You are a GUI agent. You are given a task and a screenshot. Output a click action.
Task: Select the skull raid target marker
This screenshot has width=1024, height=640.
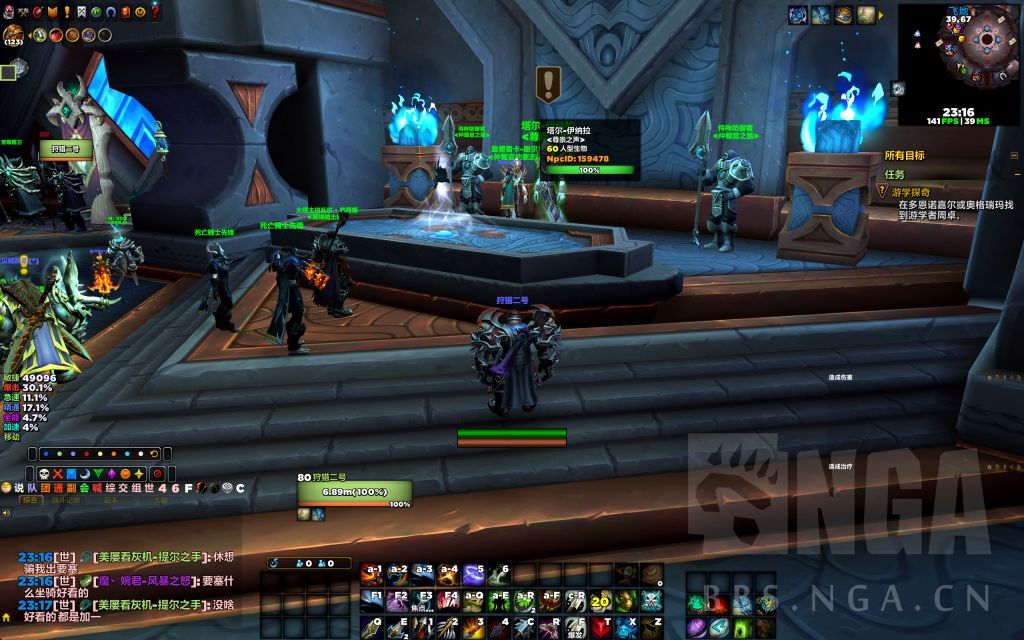pyautogui.click(x=45, y=473)
